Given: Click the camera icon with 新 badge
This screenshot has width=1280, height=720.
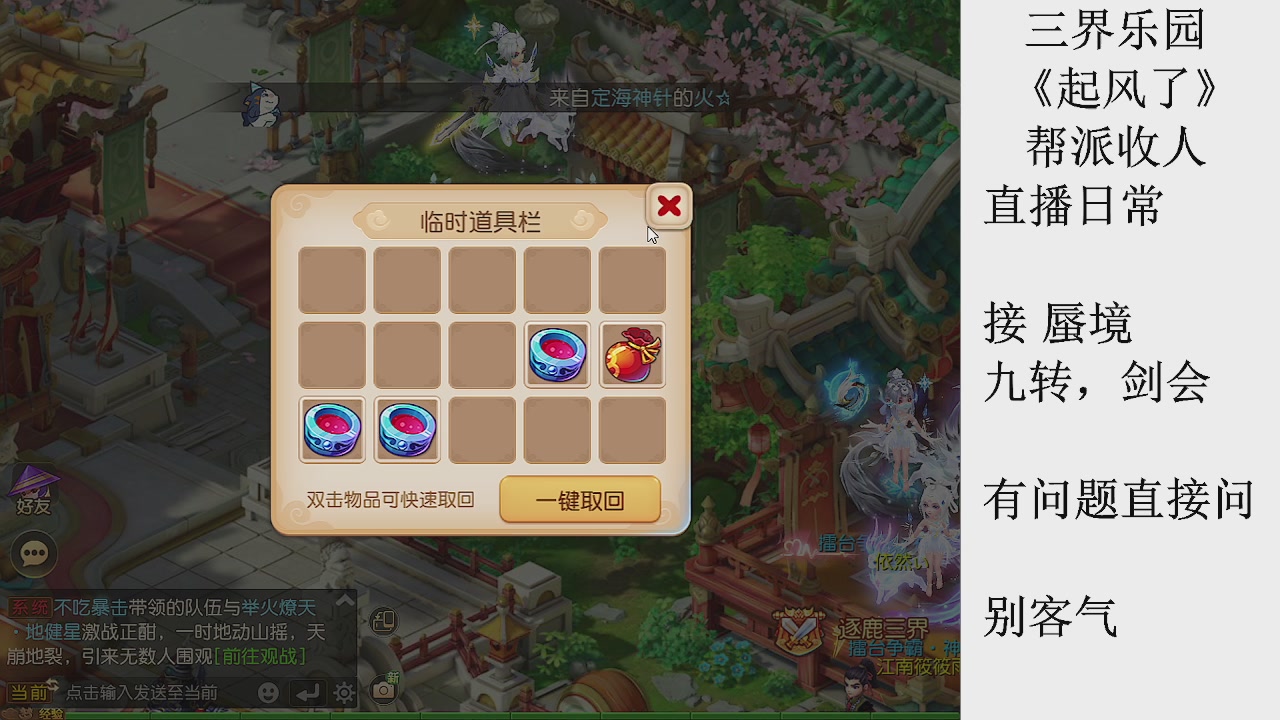Looking at the screenshot, I should click(385, 691).
